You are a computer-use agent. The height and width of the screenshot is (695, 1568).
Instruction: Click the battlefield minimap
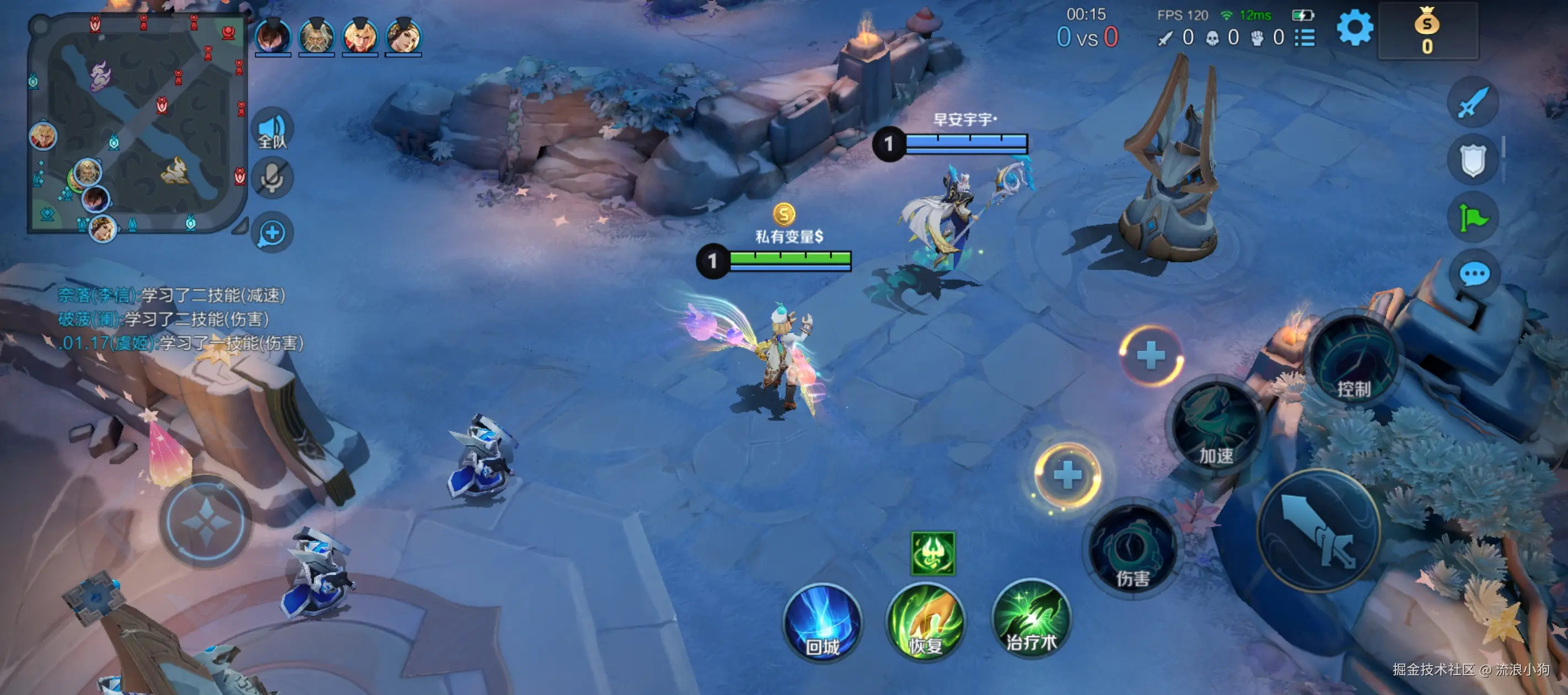pyautogui.click(x=137, y=124)
